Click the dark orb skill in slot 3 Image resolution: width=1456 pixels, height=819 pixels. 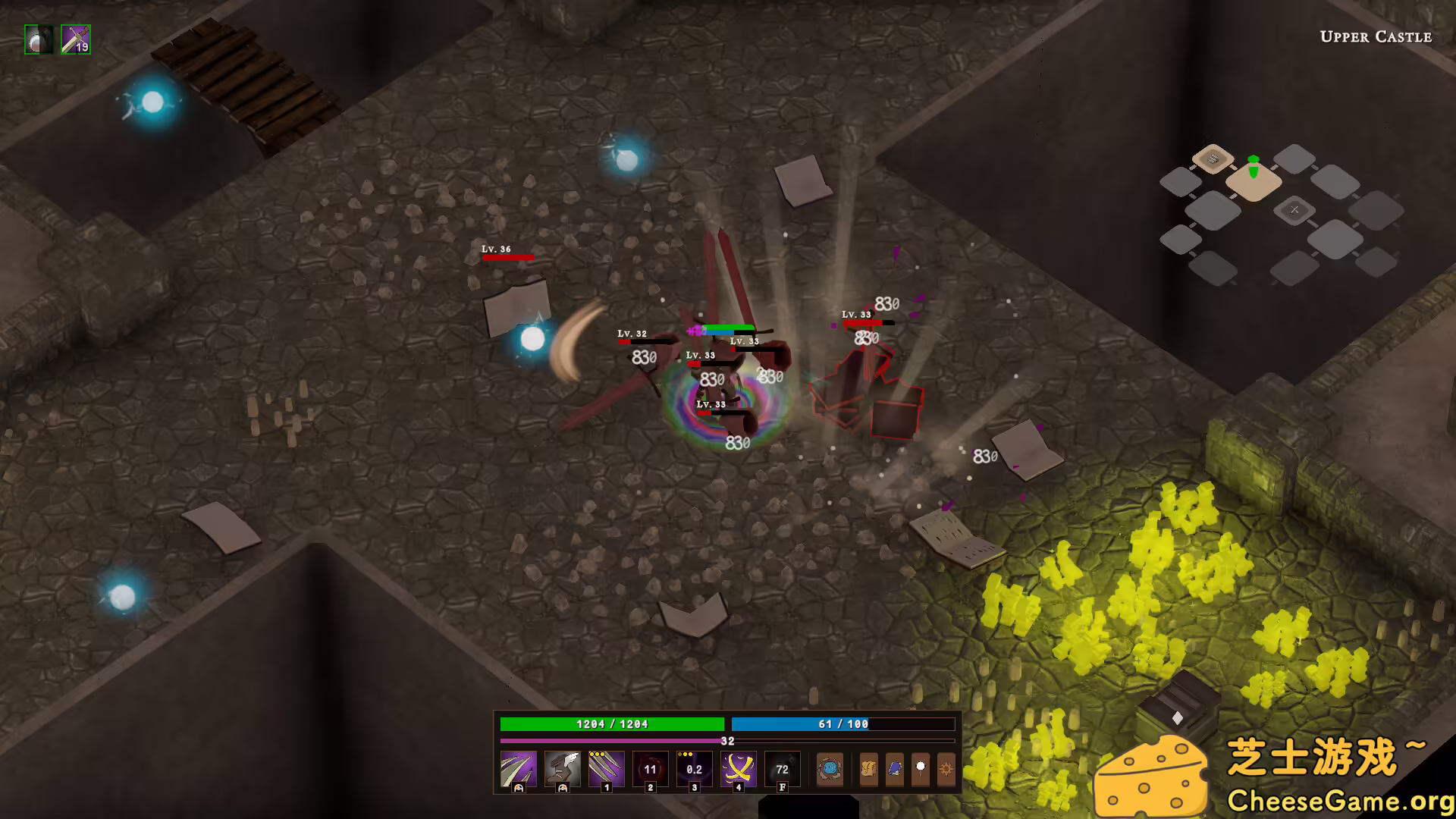tap(695, 769)
